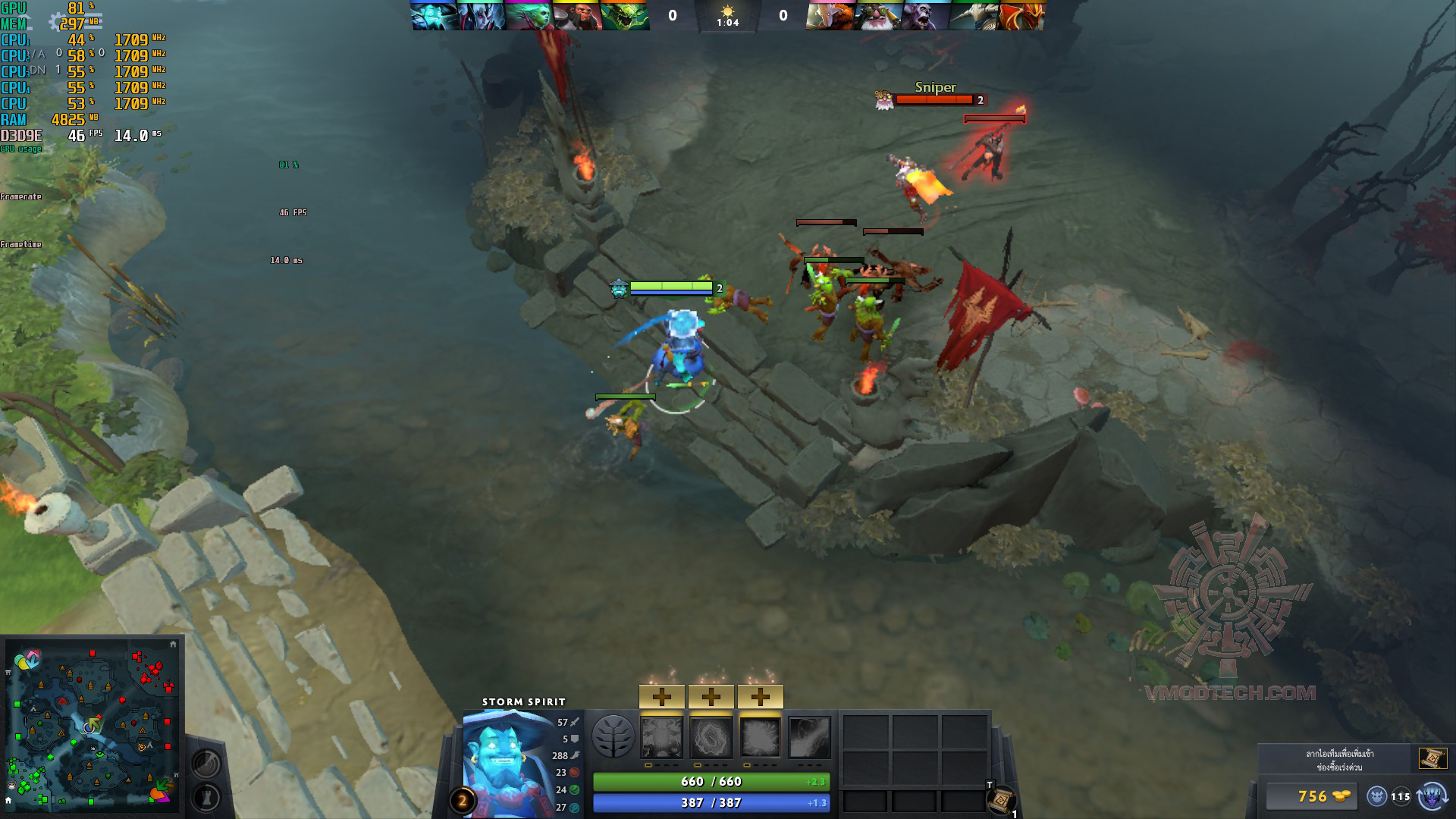Click the courier deliver items button
Image resolution: width=1456 pixels, height=819 pixels.
[x=1431, y=796]
